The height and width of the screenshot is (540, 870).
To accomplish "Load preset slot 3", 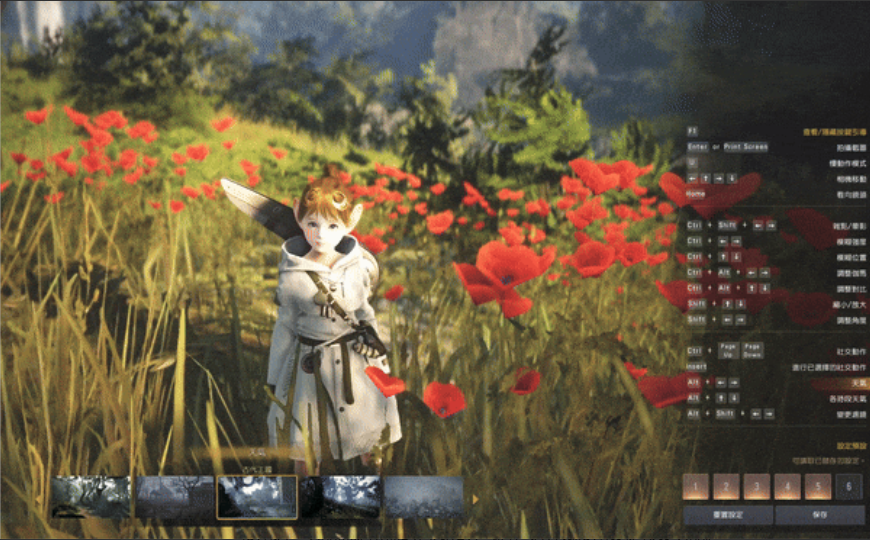I will (757, 487).
